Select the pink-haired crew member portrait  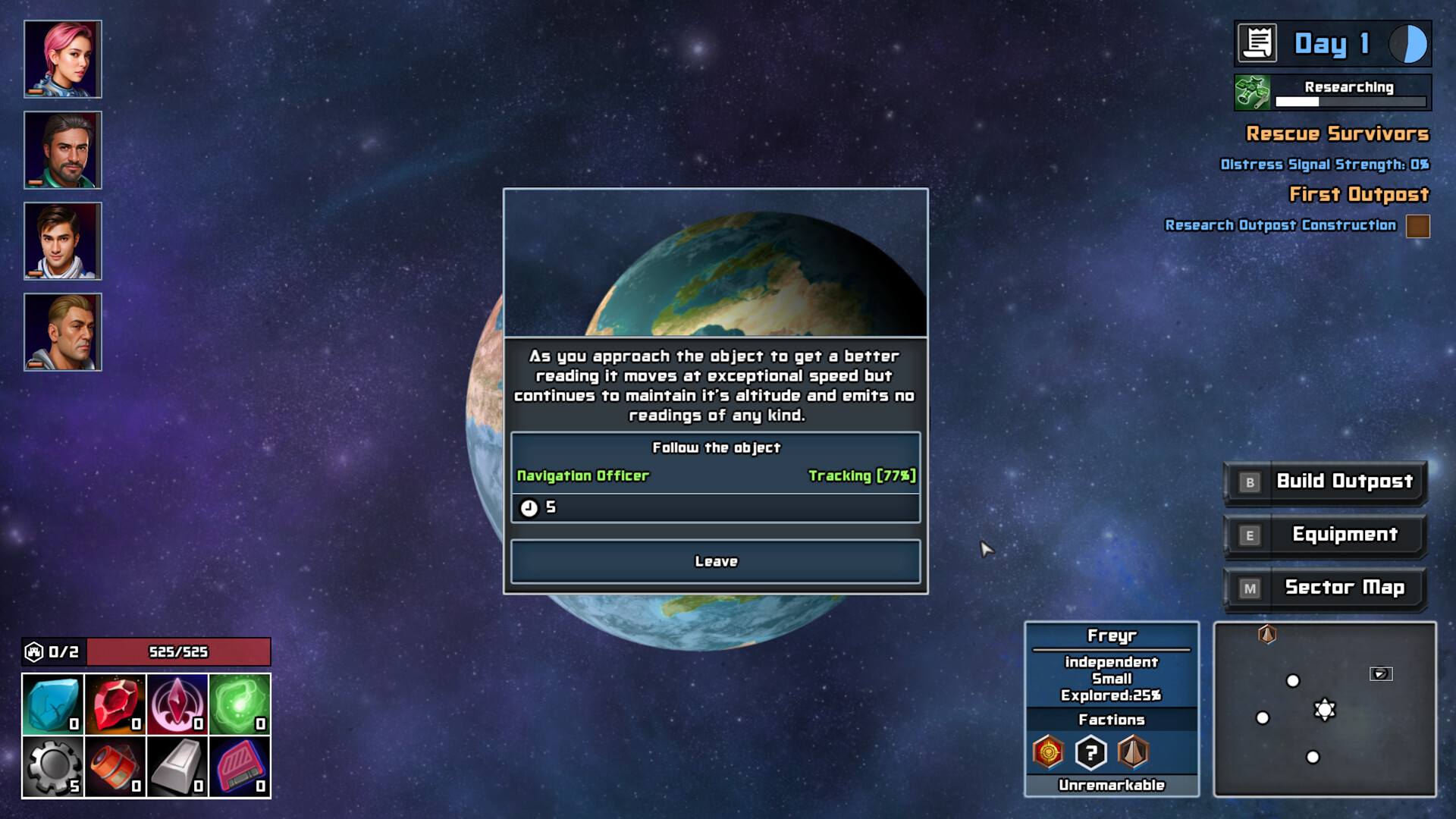(x=63, y=58)
